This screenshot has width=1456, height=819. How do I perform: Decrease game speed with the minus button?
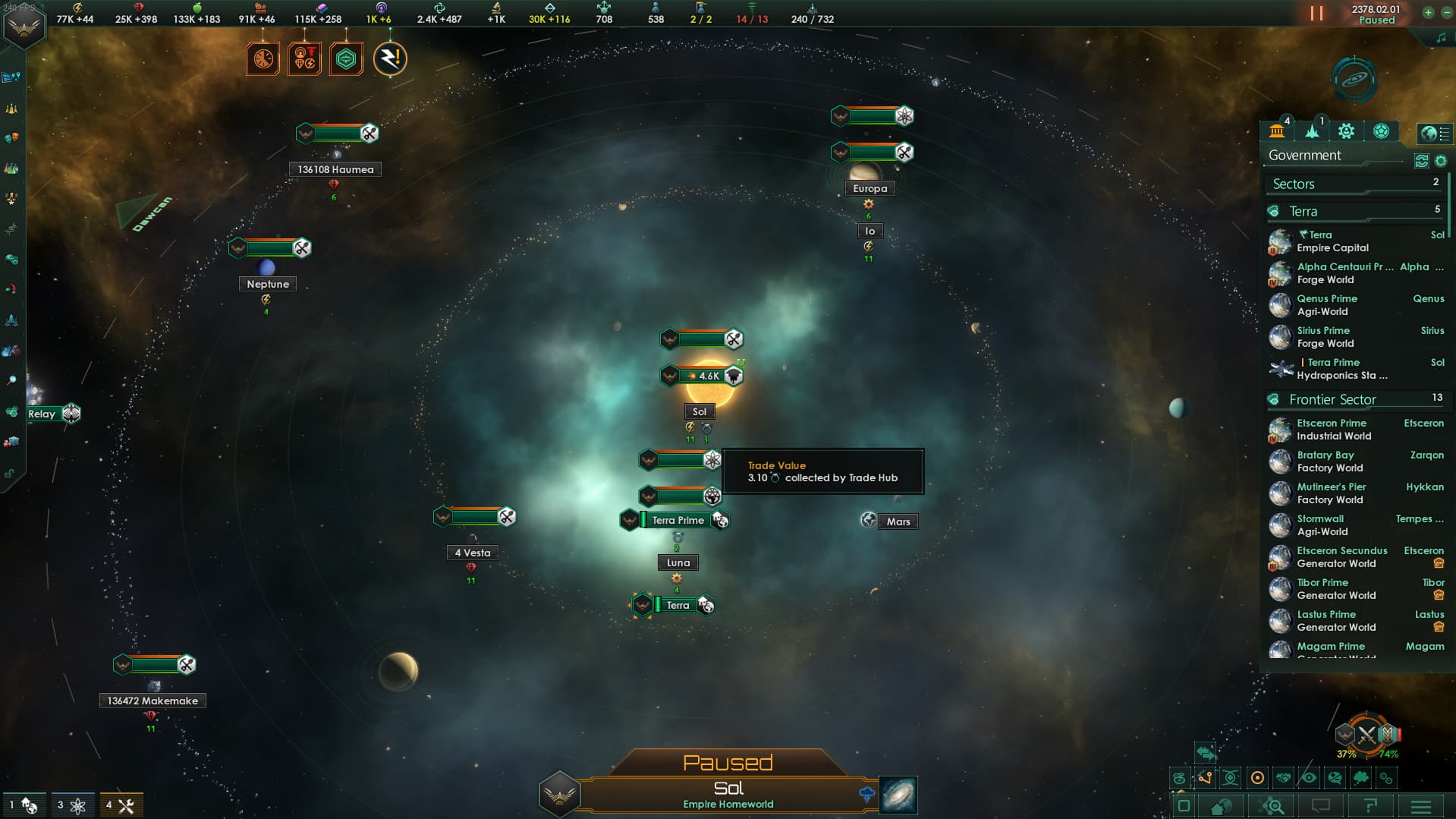coord(1446,13)
